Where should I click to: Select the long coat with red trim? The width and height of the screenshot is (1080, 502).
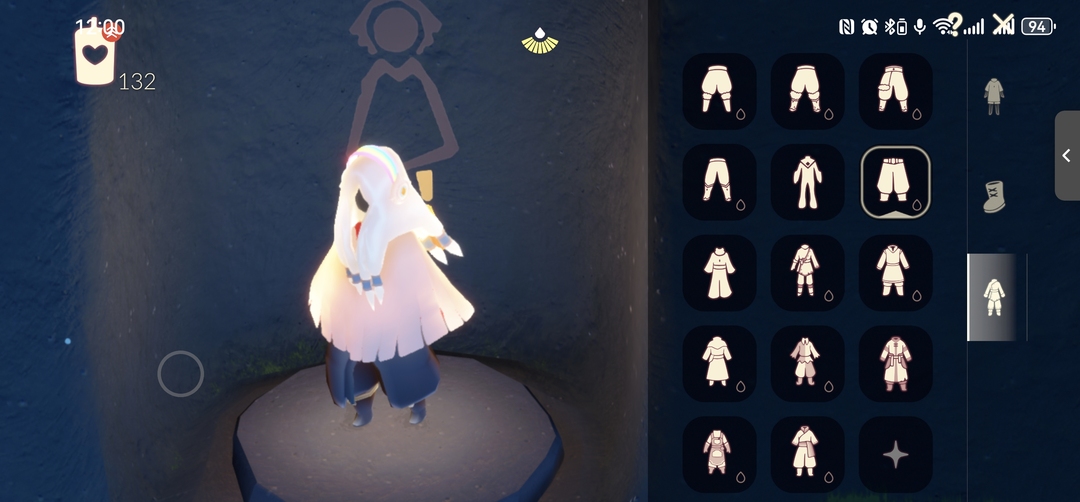click(x=896, y=364)
